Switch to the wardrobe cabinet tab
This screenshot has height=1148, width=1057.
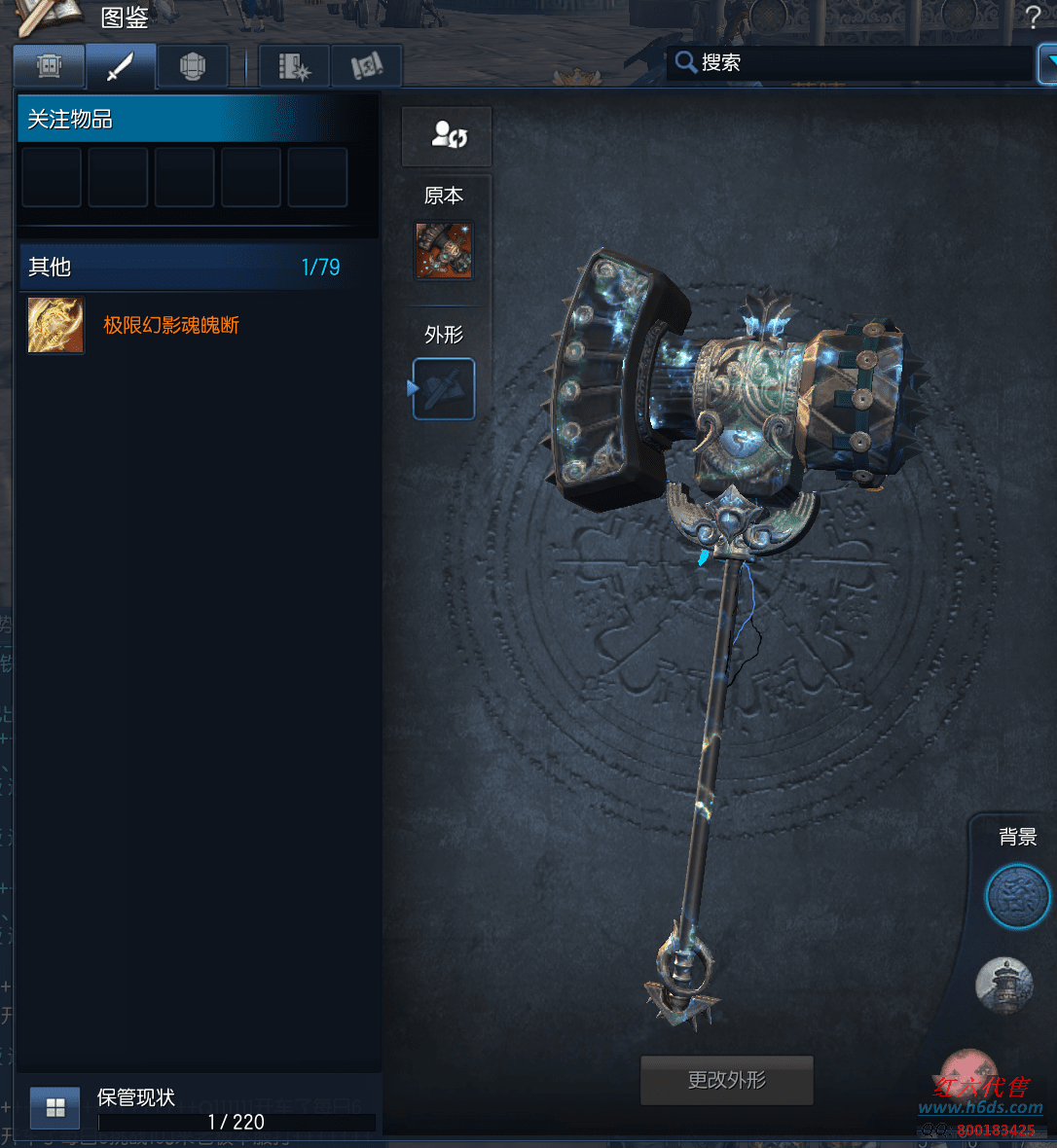point(49,66)
